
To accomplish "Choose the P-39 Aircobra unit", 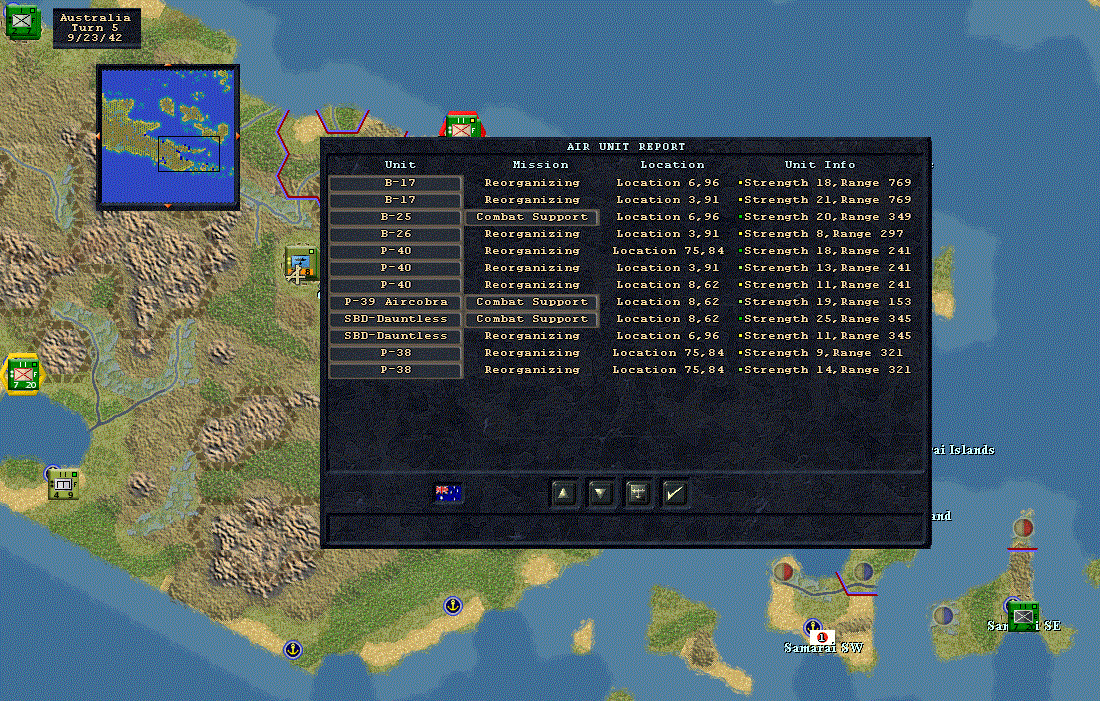I will pos(396,302).
